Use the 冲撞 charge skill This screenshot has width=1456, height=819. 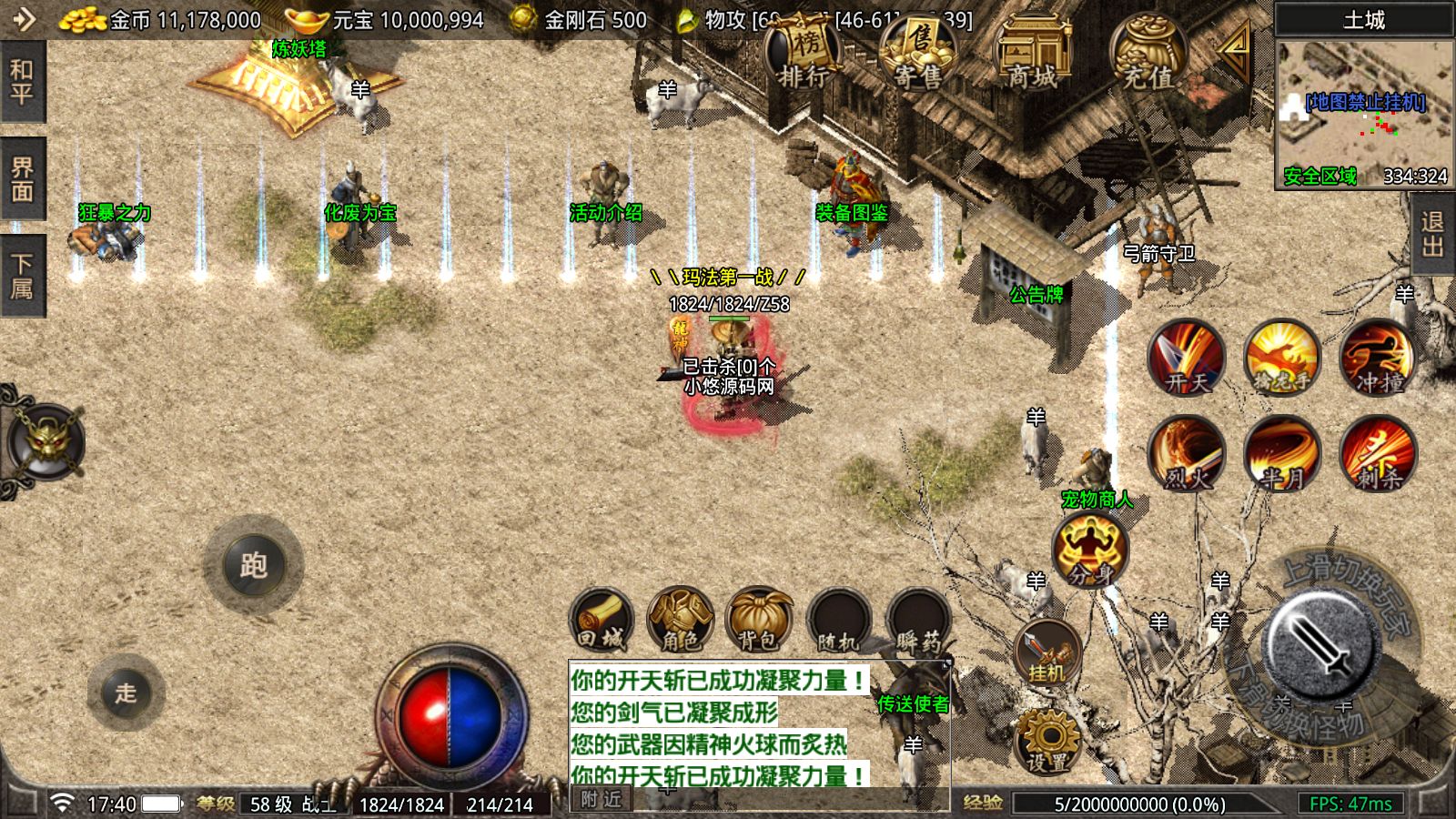point(1379,357)
